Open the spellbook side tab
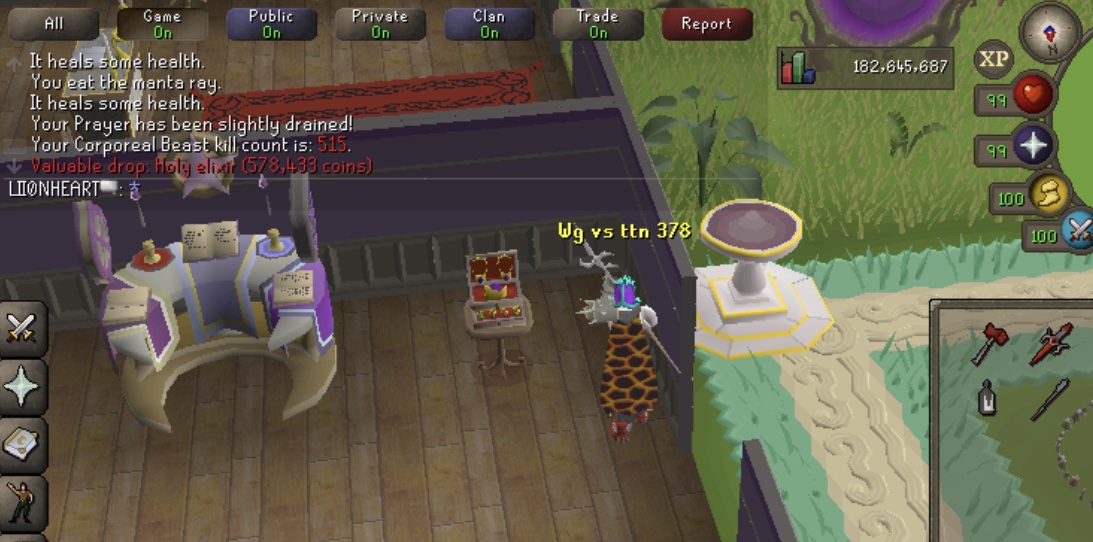The width and height of the screenshot is (1093, 542). [x=22, y=445]
